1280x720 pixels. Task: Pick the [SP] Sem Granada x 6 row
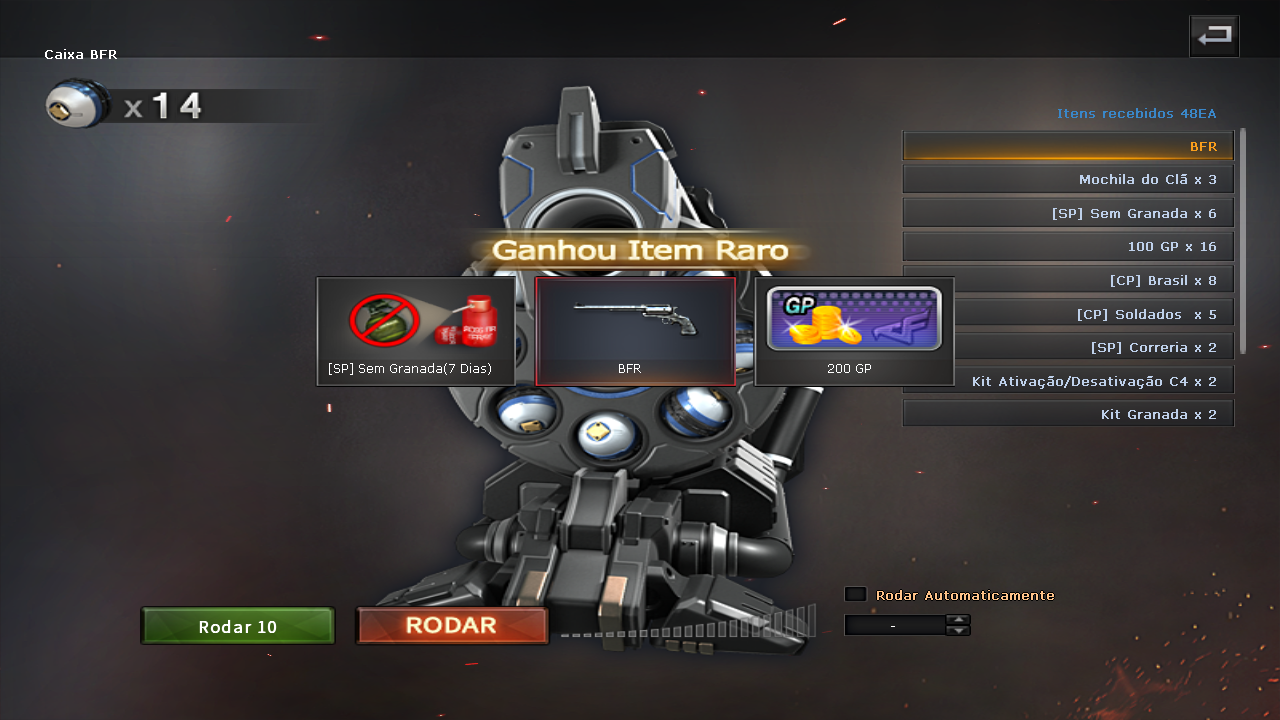(1068, 213)
